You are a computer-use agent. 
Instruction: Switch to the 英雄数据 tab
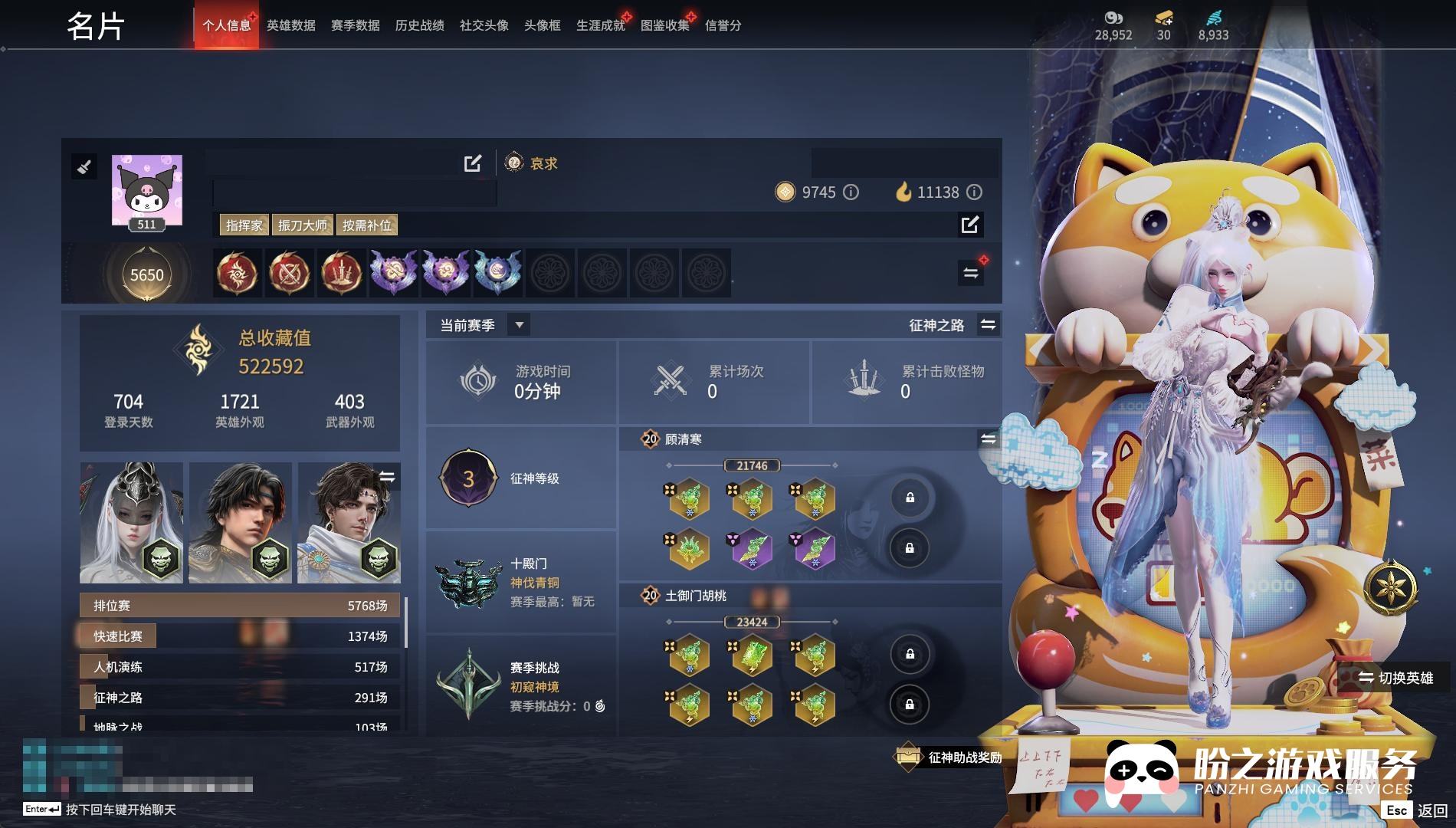(x=291, y=25)
